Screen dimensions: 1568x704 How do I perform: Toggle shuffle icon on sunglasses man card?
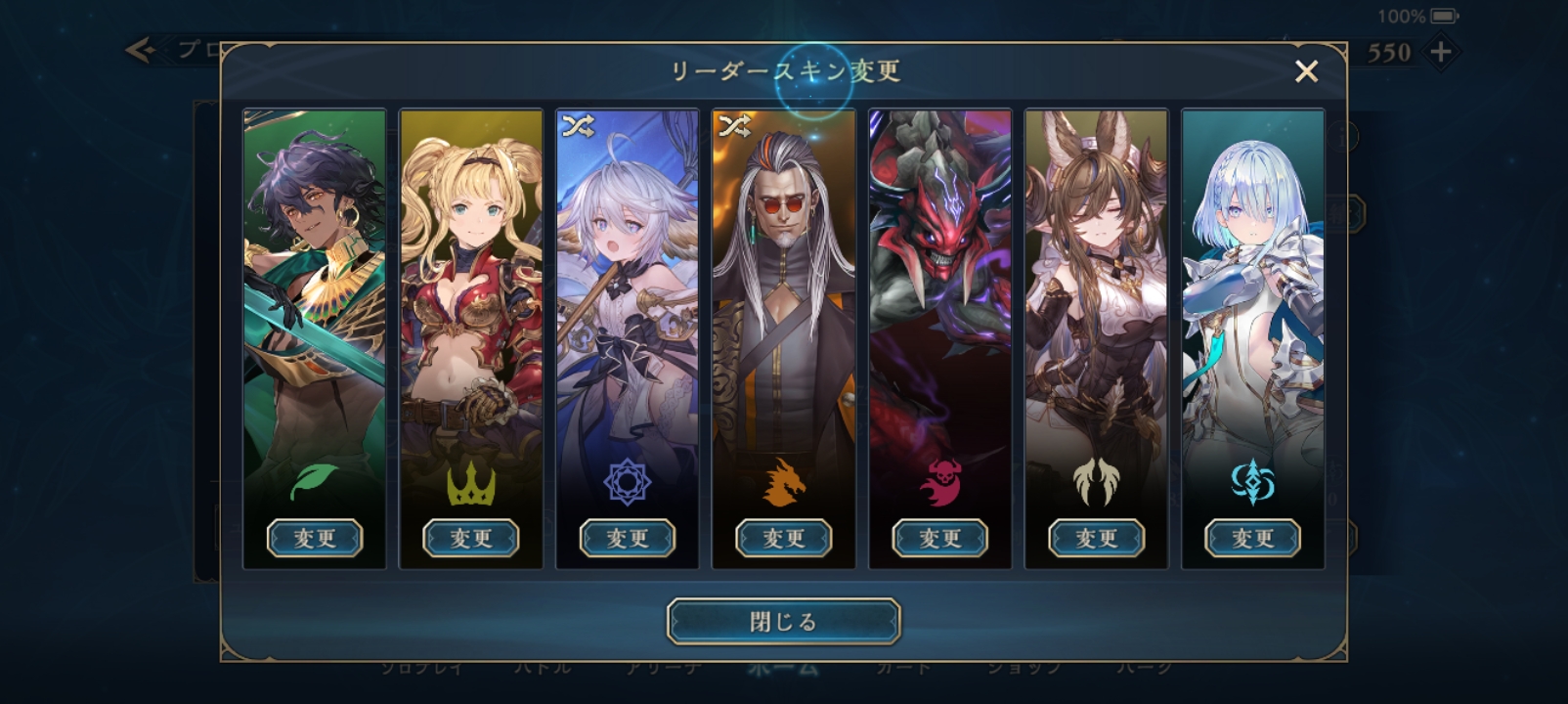click(x=734, y=126)
